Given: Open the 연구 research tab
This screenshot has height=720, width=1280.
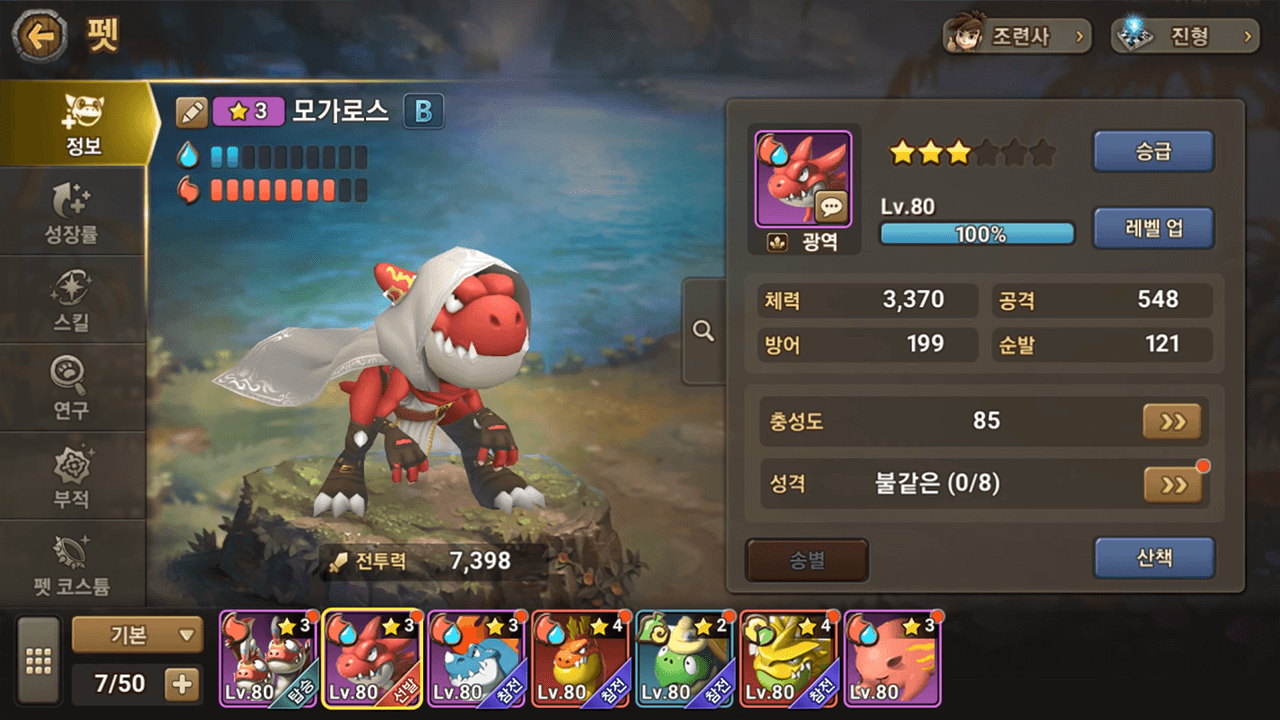Looking at the screenshot, I should pyautogui.click(x=73, y=387).
